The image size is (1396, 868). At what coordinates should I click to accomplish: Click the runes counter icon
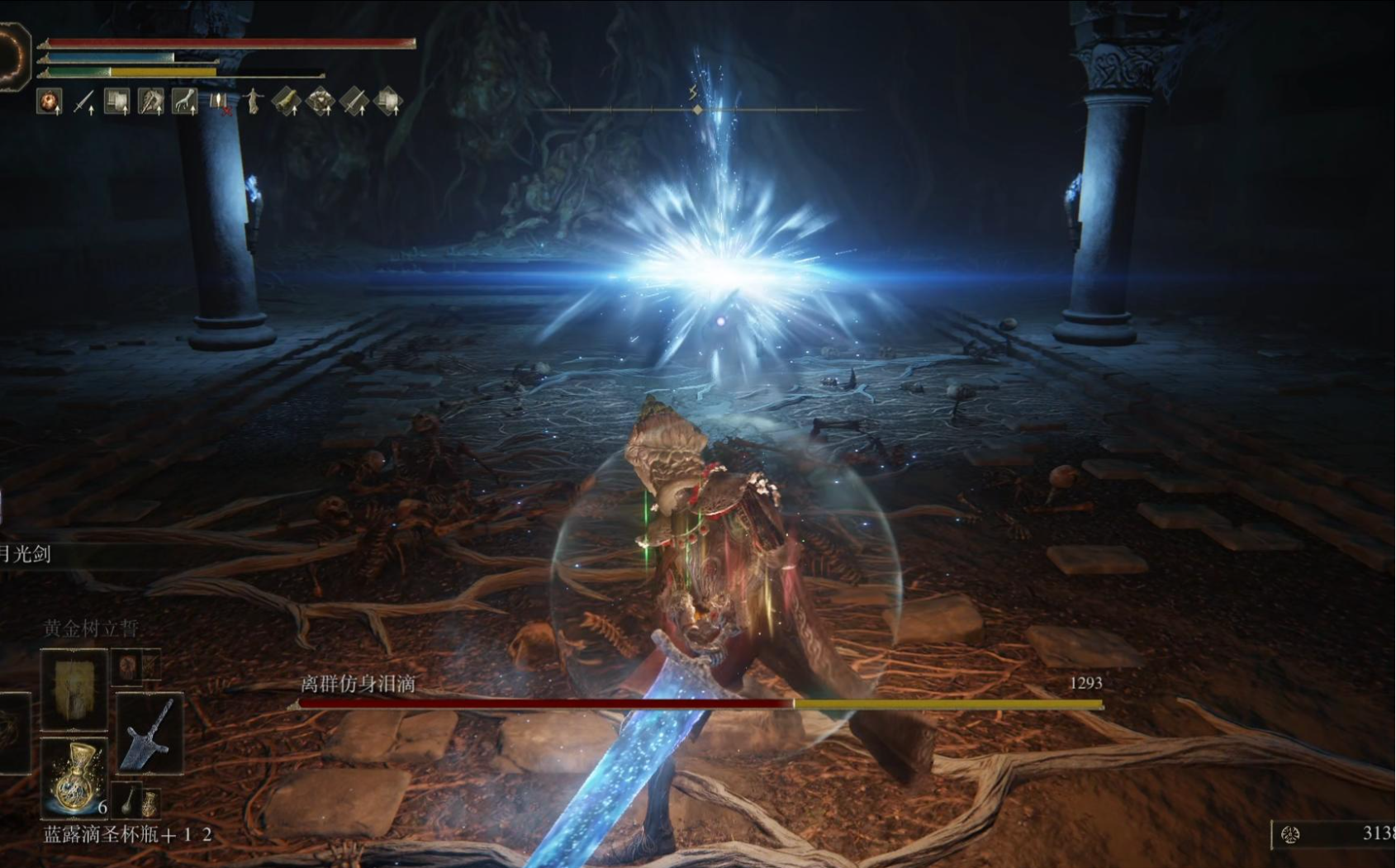tap(1289, 835)
